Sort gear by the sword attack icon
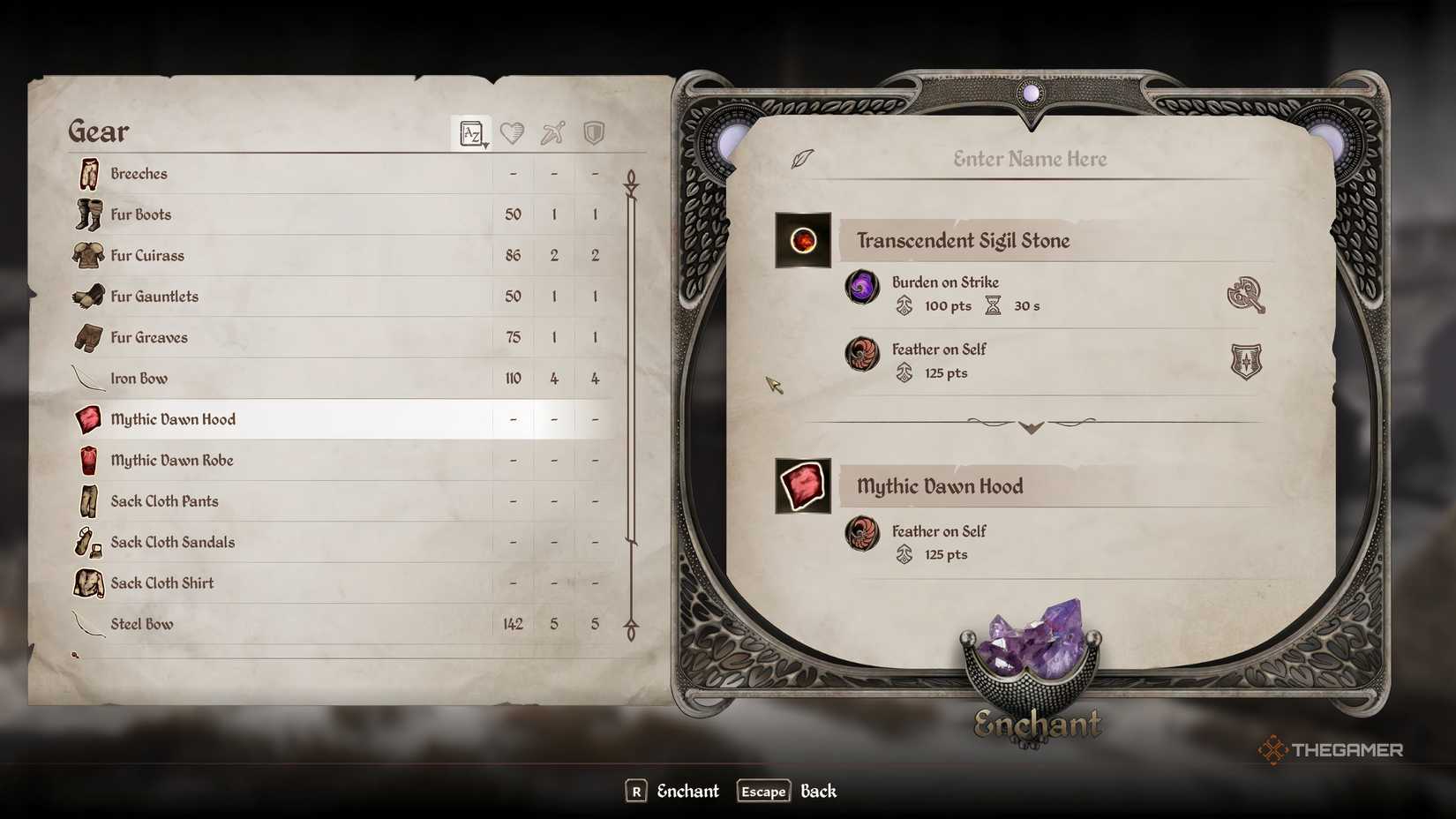 coord(552,132)
